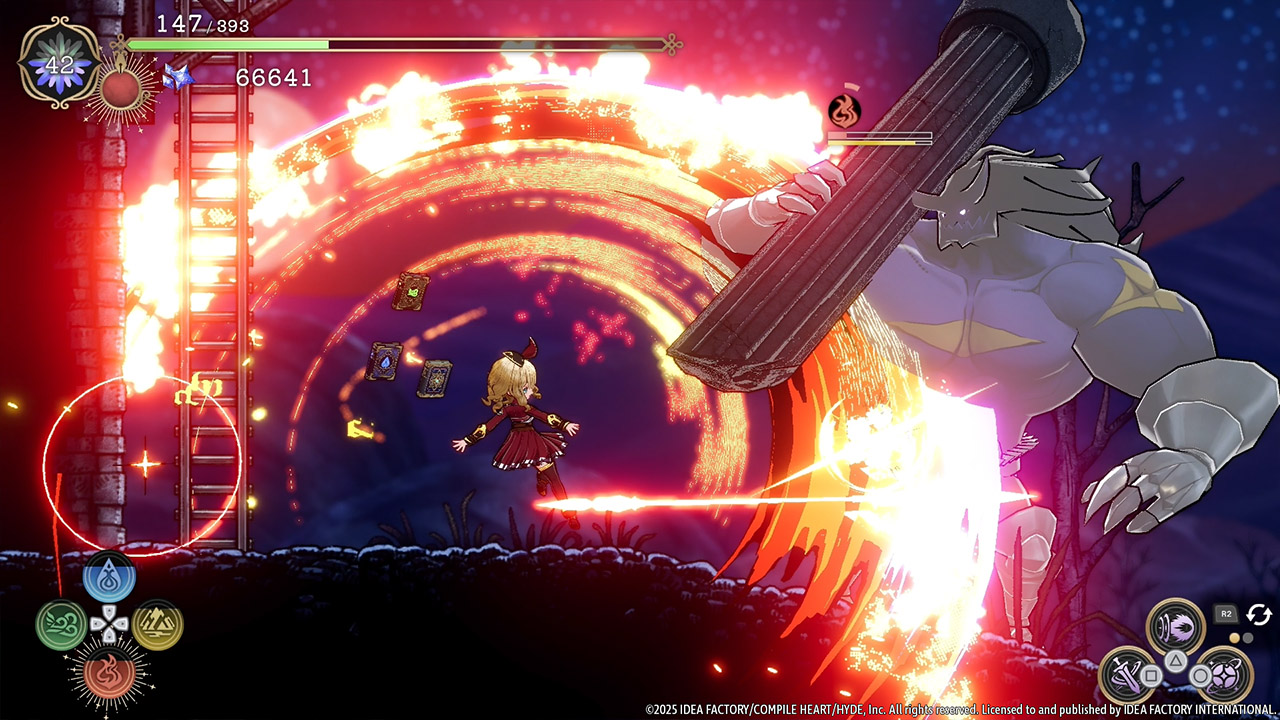Click the flower level emblem showing 42
This screenshot has width=1280, height=720.
(x=60, y=64)
